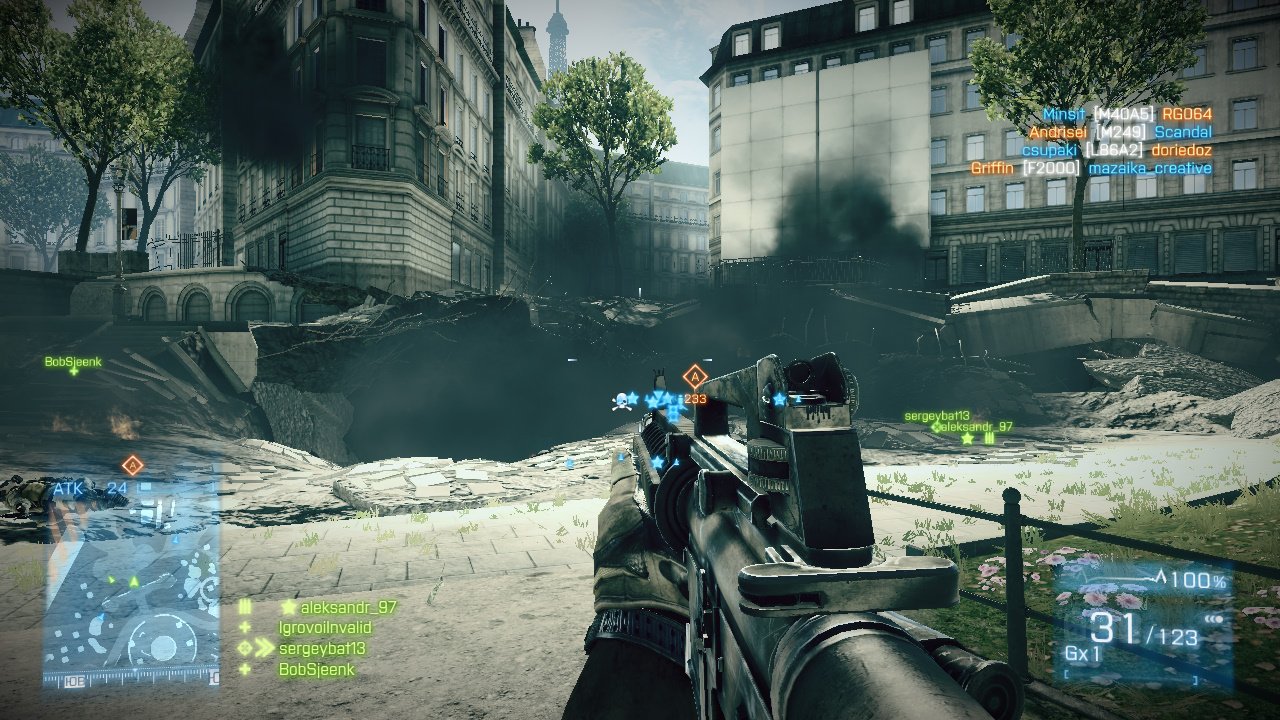Image resolution: width=1280 pixels, height=720 pixels.
Task: Click the medic cross icon beside IgrovoiInvalid
Action: [x=245, y=627]
